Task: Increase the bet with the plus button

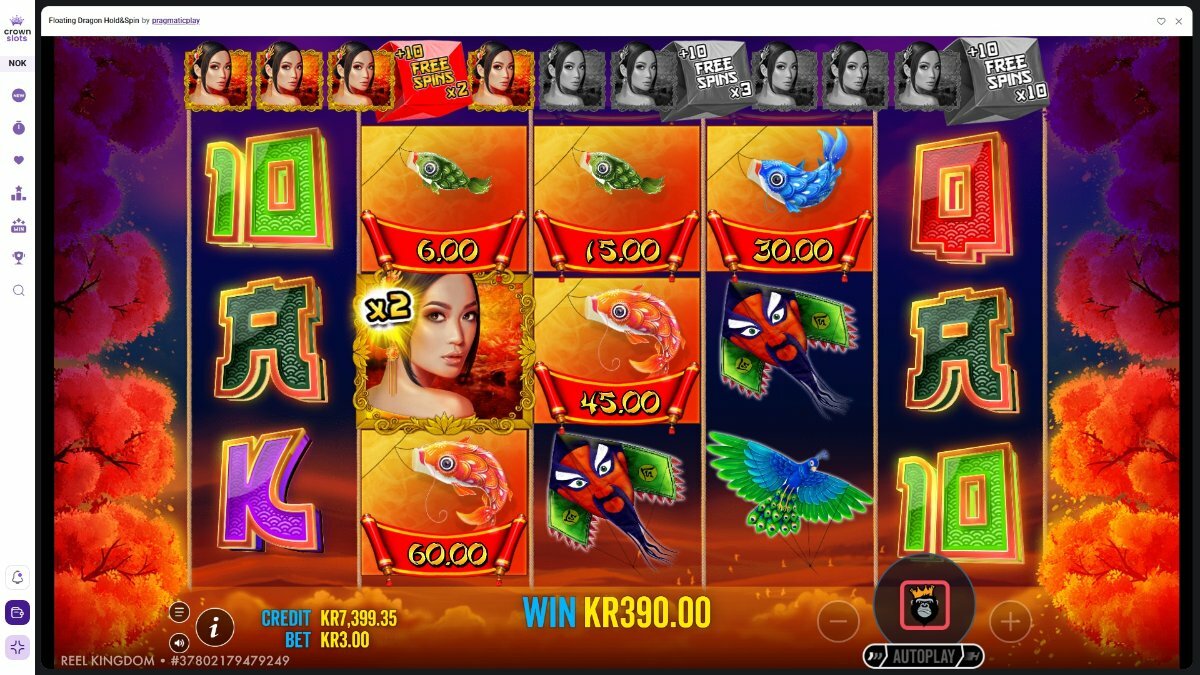Action: coord(1010,622)
